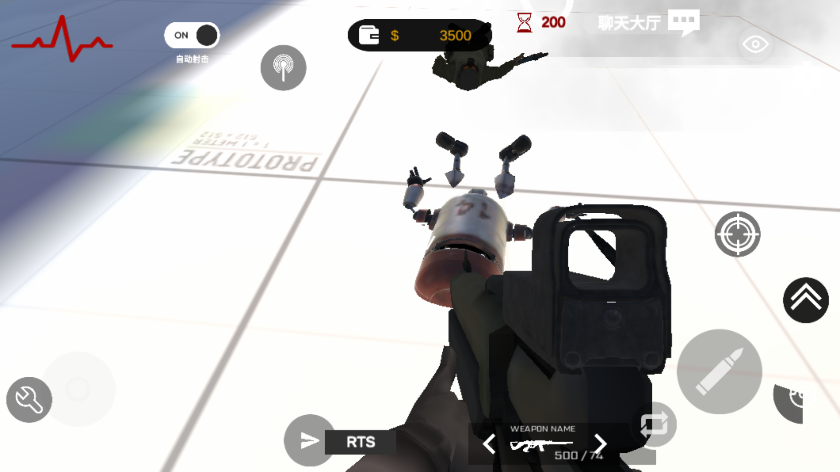Open the chat lobby speech bubble
This screenshot has height=472, width=840.
683,22
